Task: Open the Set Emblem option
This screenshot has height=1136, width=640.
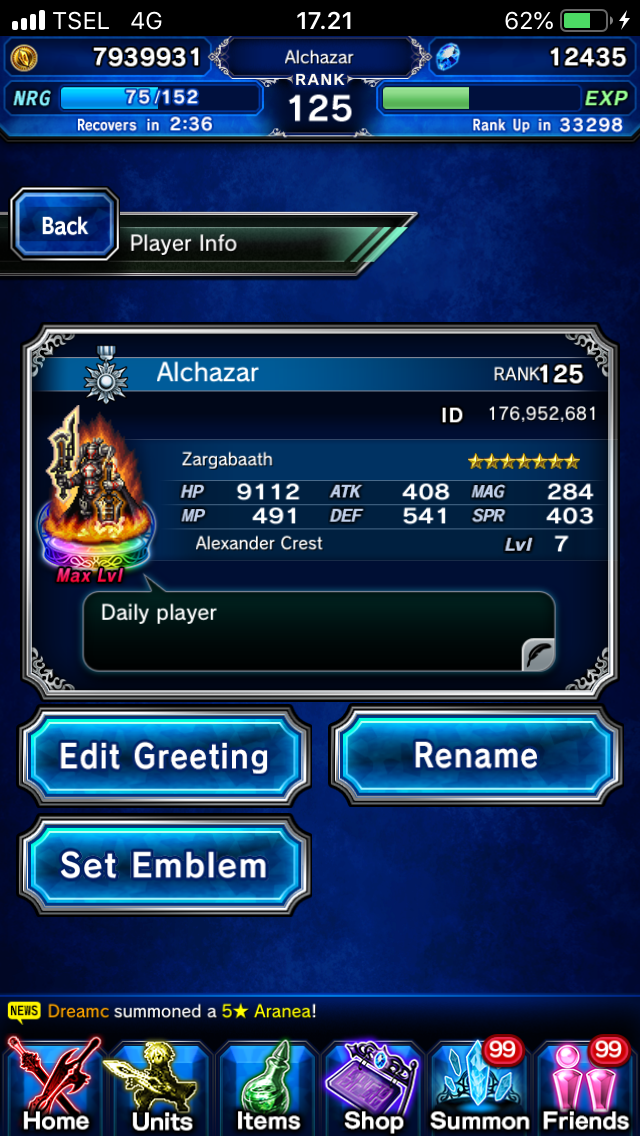Action: 164,865
